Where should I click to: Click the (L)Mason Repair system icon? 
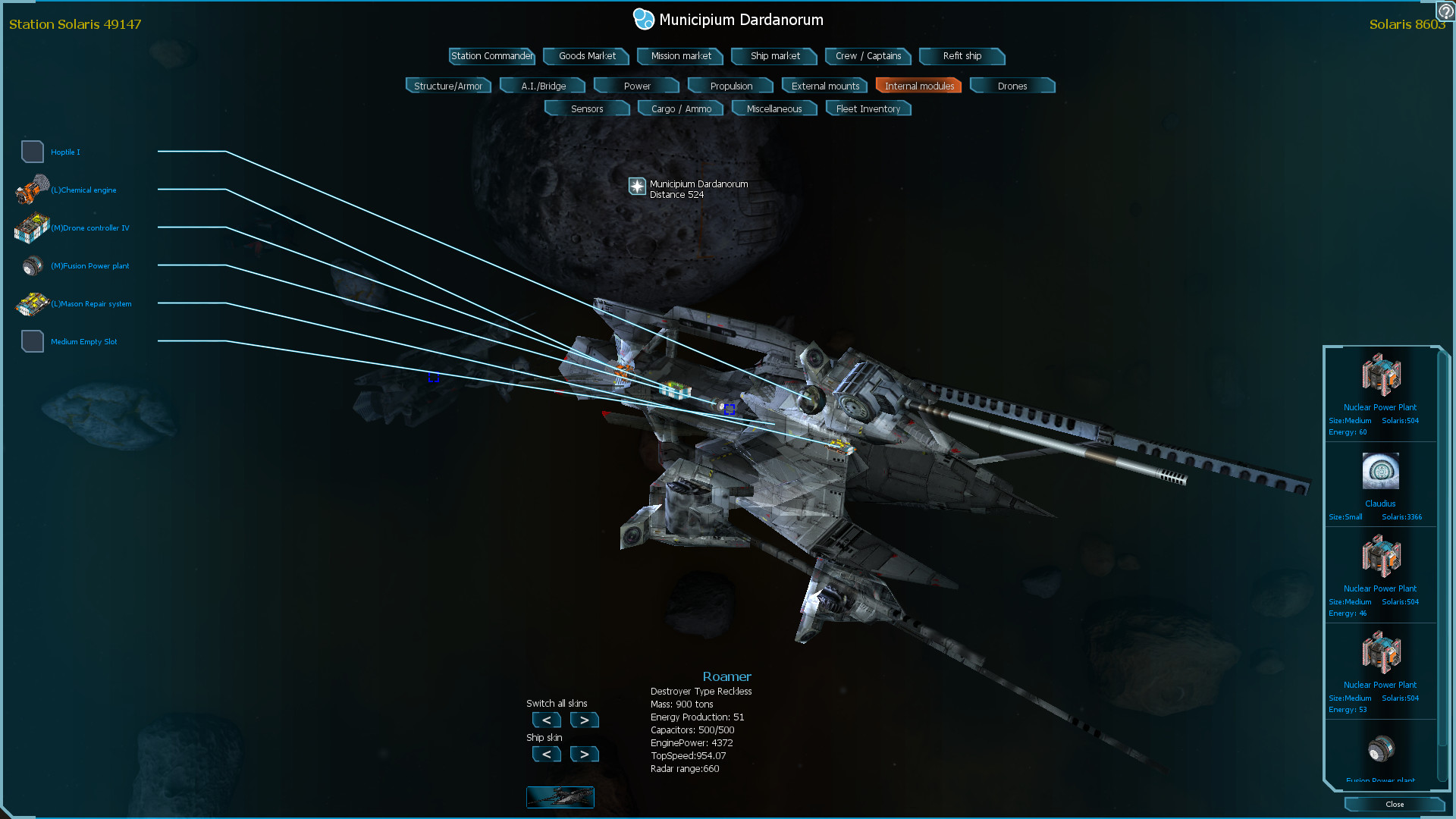click(x=31, y=303)
